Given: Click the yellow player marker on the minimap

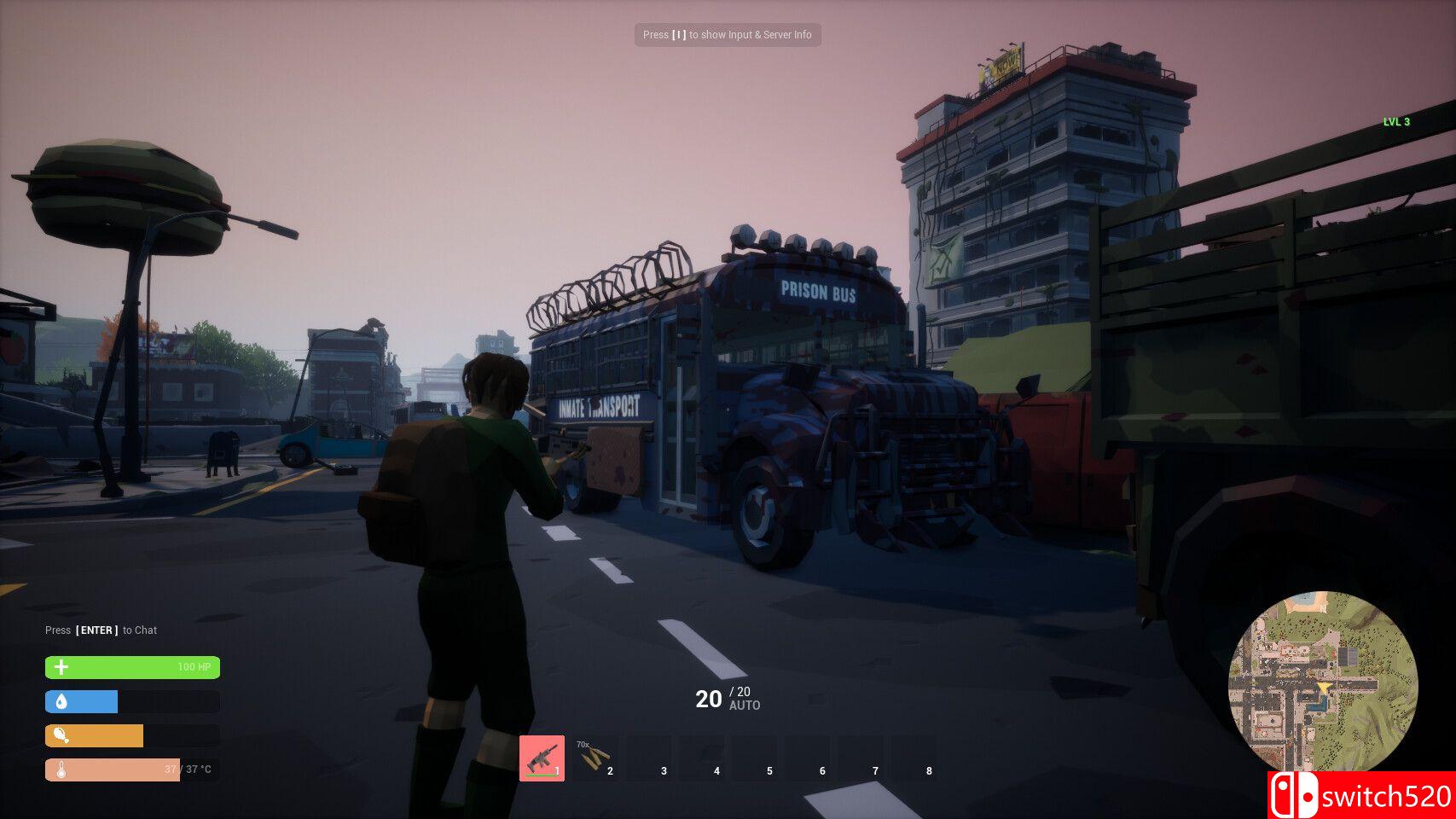Looking at the screenshot, I should [x=1322, y=688].
